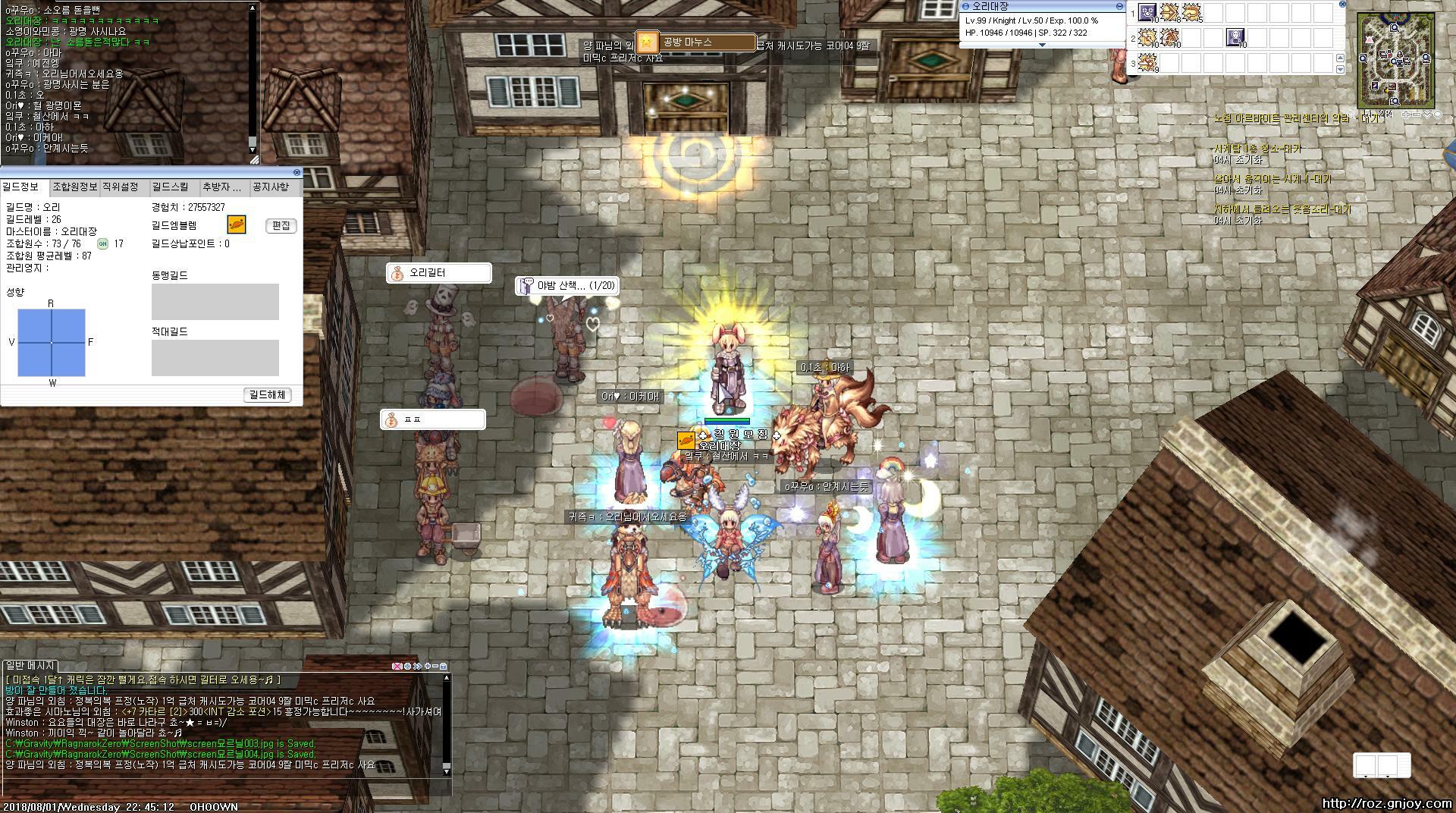Expand the character status window arrow
This screenshot has height=813, width=1456.
pyautogui.click(x=1042, y=45)
